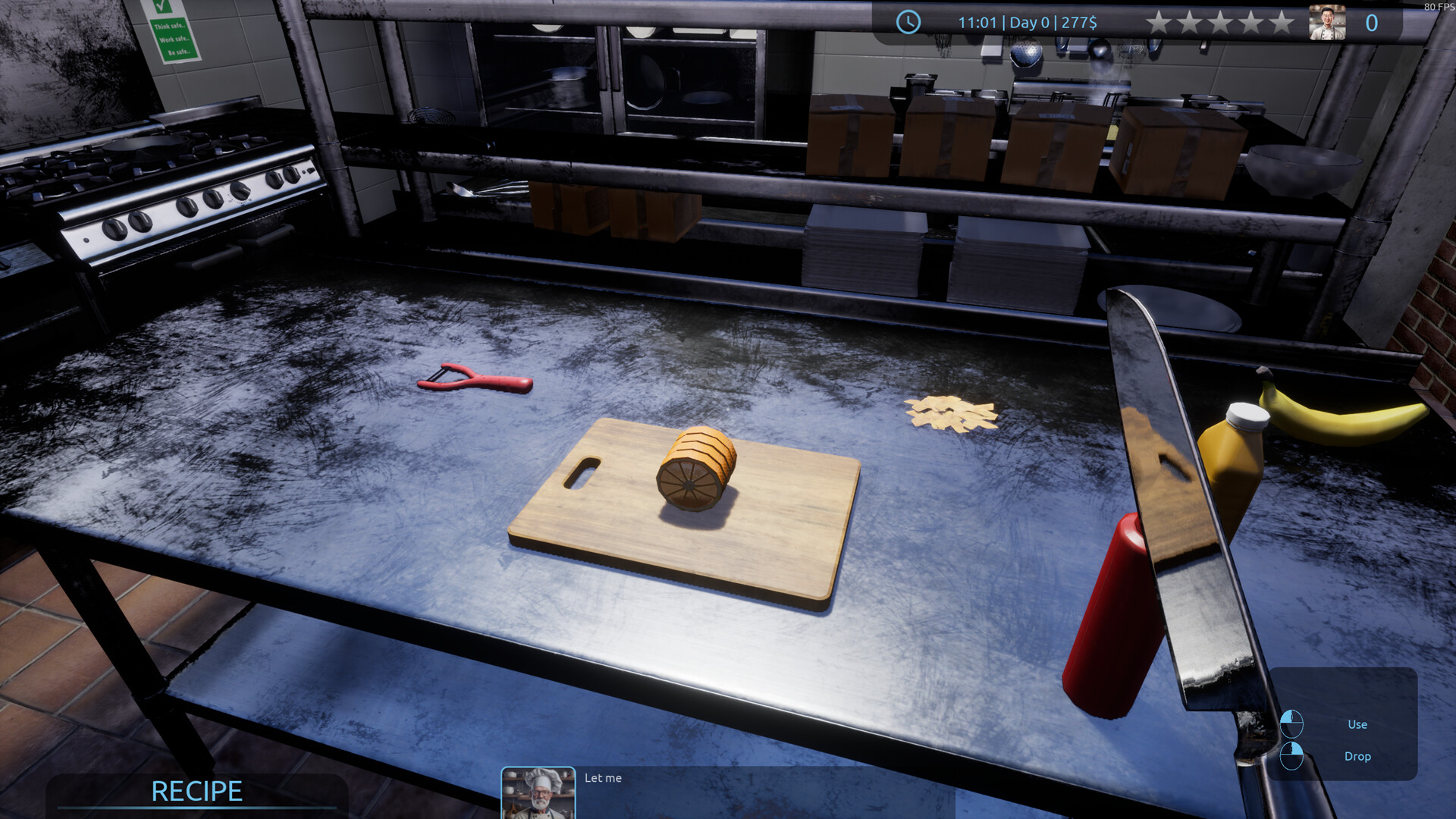Click the left-click mouse icon beside Use
Viewport: 1456px width, 819px height.
tap(1294, 723)
